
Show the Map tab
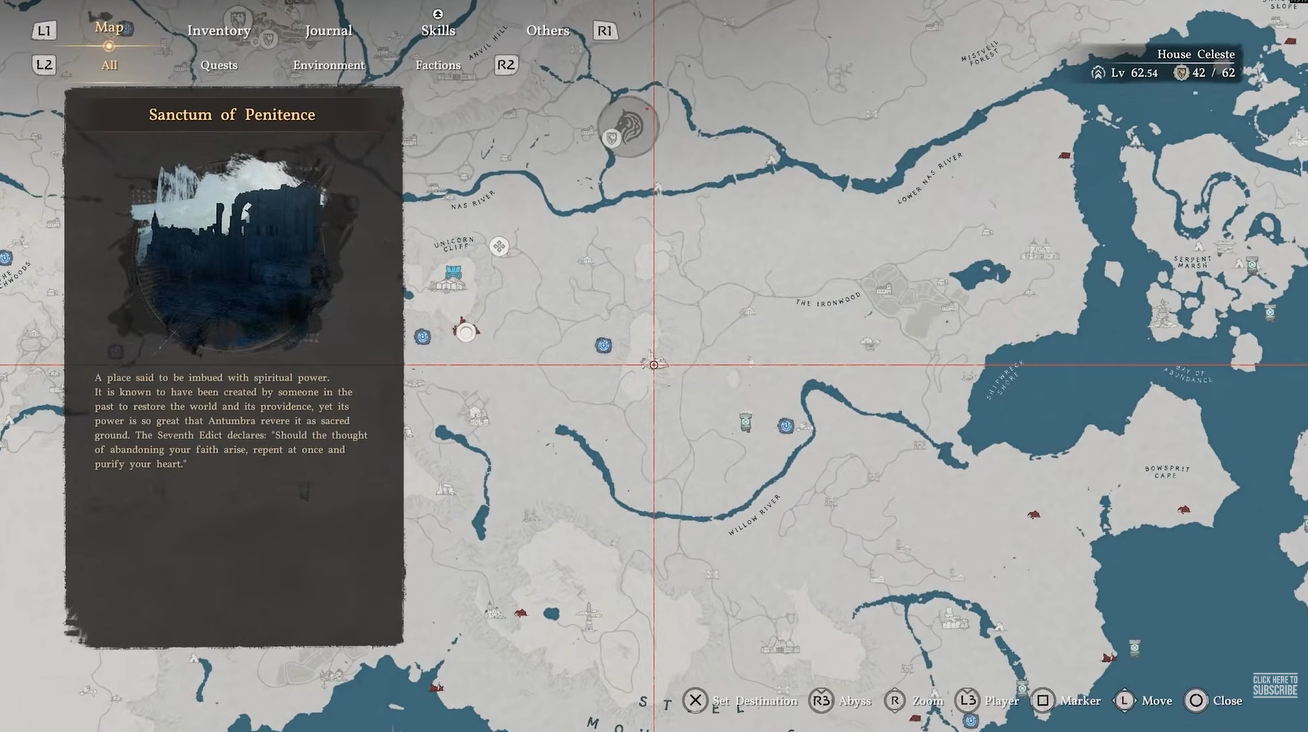109,28
